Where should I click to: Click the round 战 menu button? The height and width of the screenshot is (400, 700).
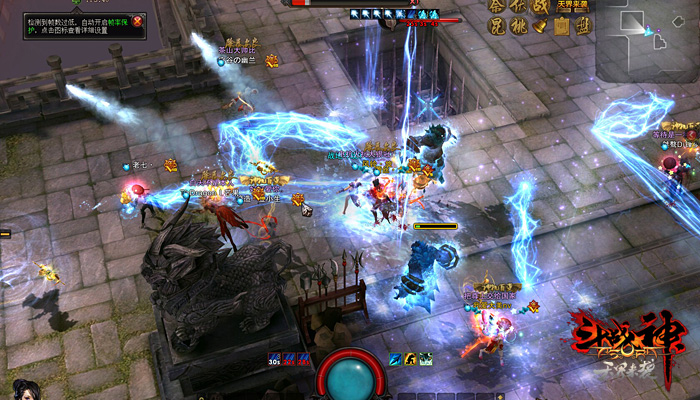pyautogui.click(x=540, y=6)
